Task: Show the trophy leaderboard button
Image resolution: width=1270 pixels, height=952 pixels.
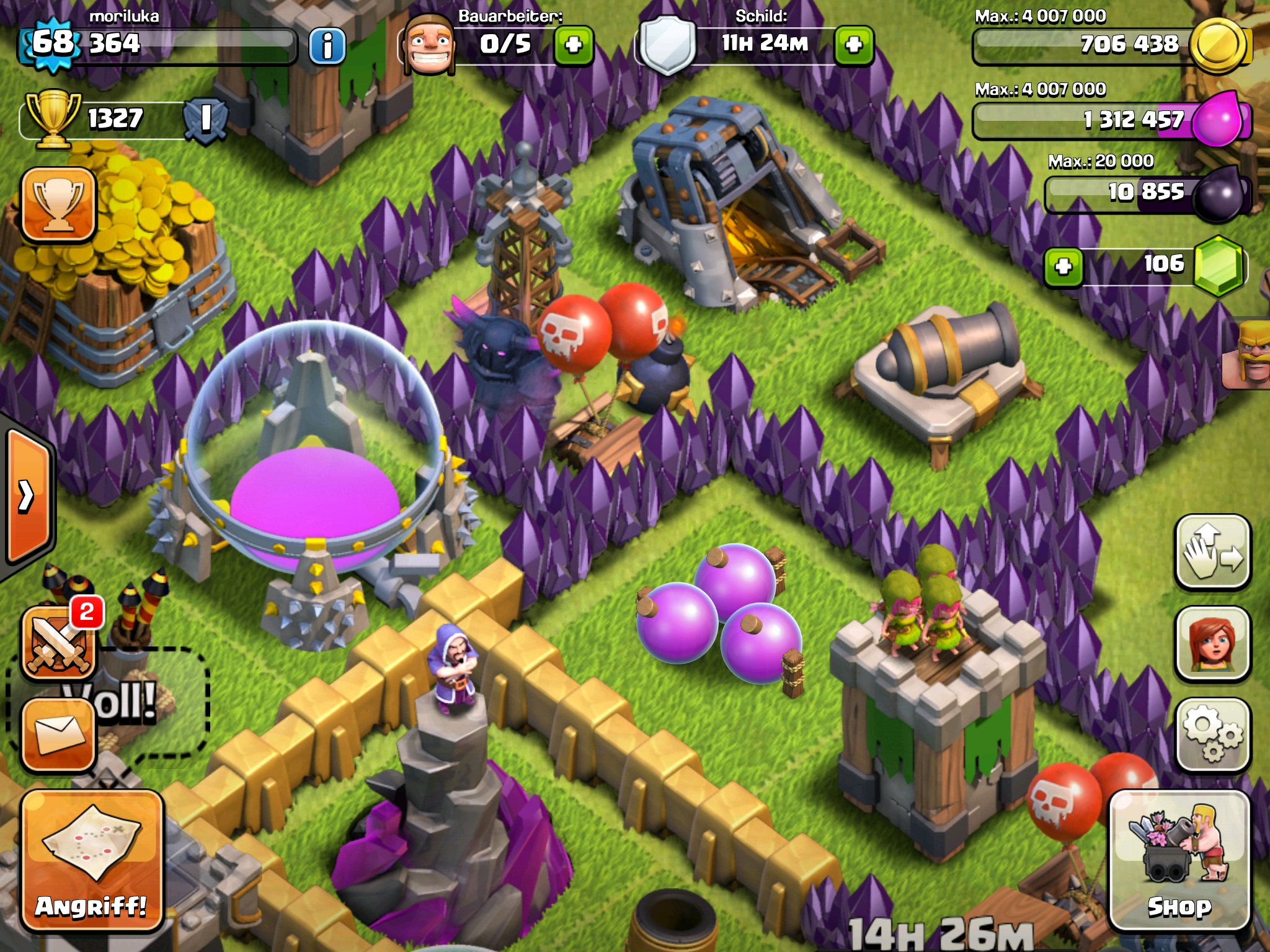Action: click(x=59, y=205)
